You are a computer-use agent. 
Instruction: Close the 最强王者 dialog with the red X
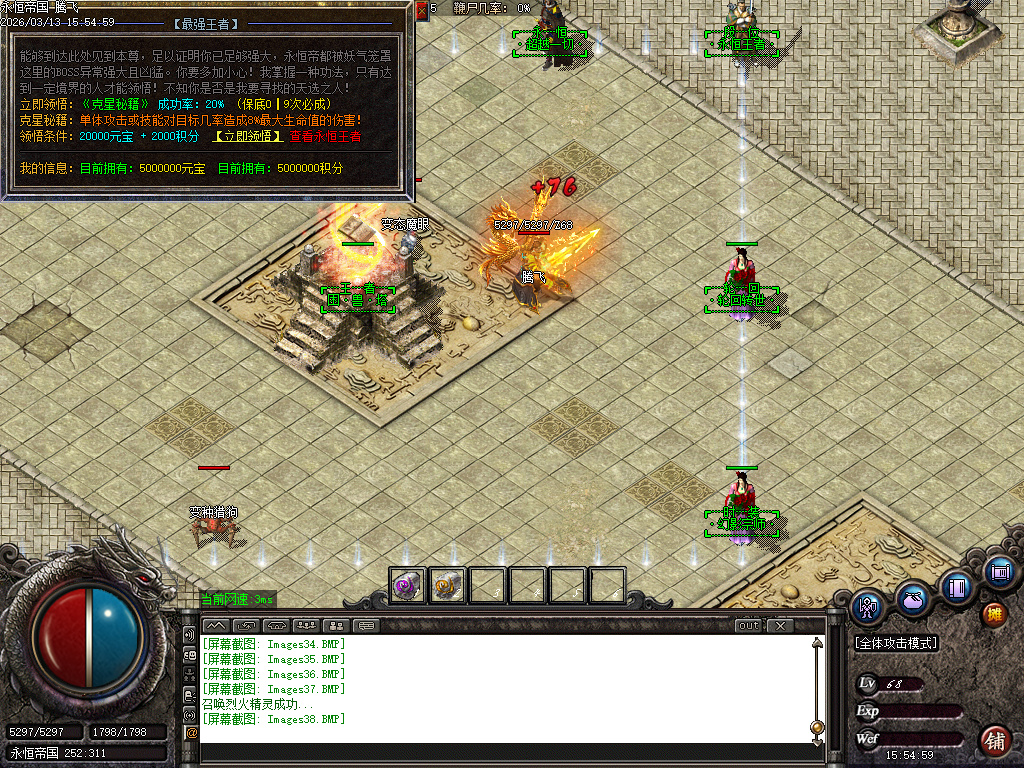click(x=421, y=10)
